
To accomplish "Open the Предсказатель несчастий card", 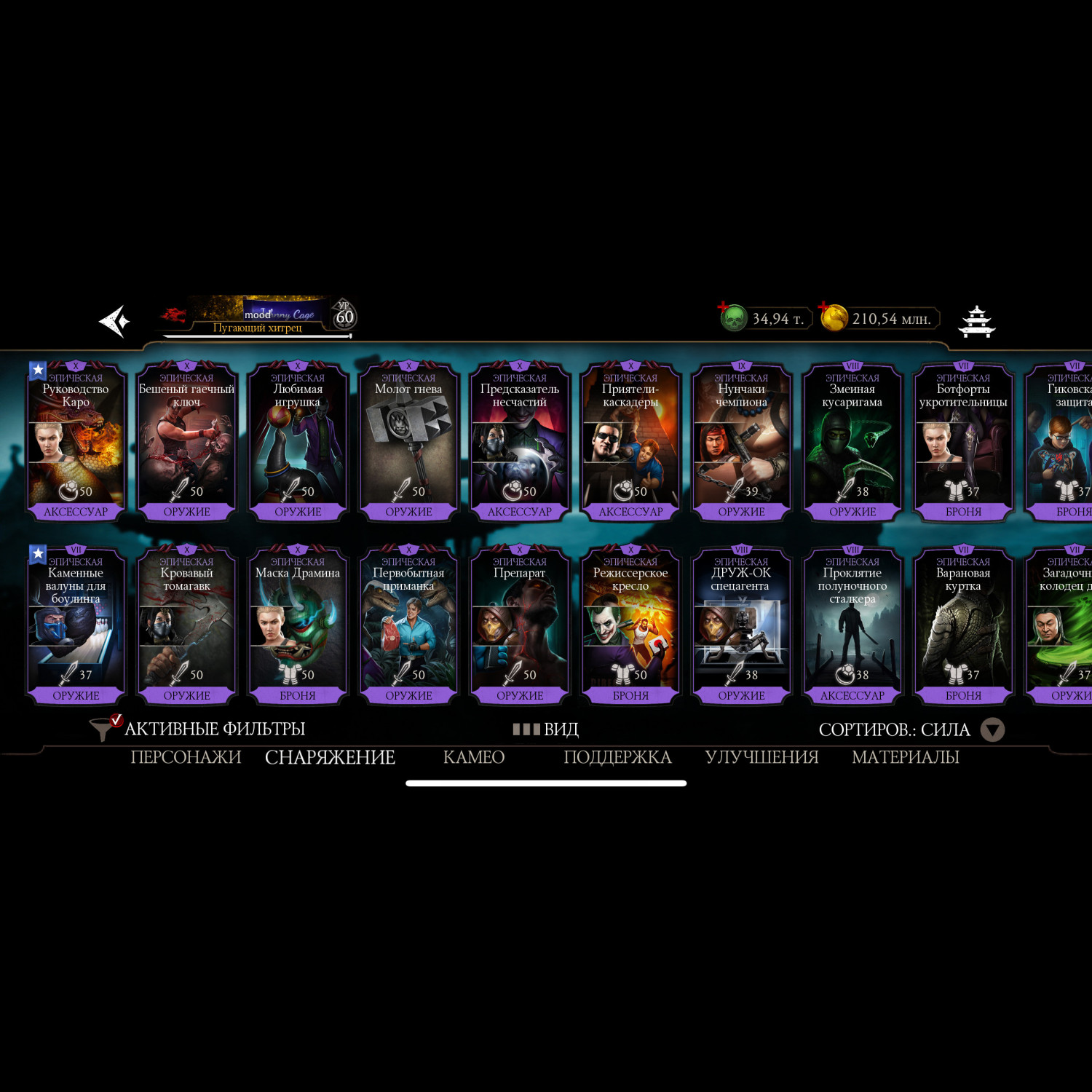I will 520,441.
